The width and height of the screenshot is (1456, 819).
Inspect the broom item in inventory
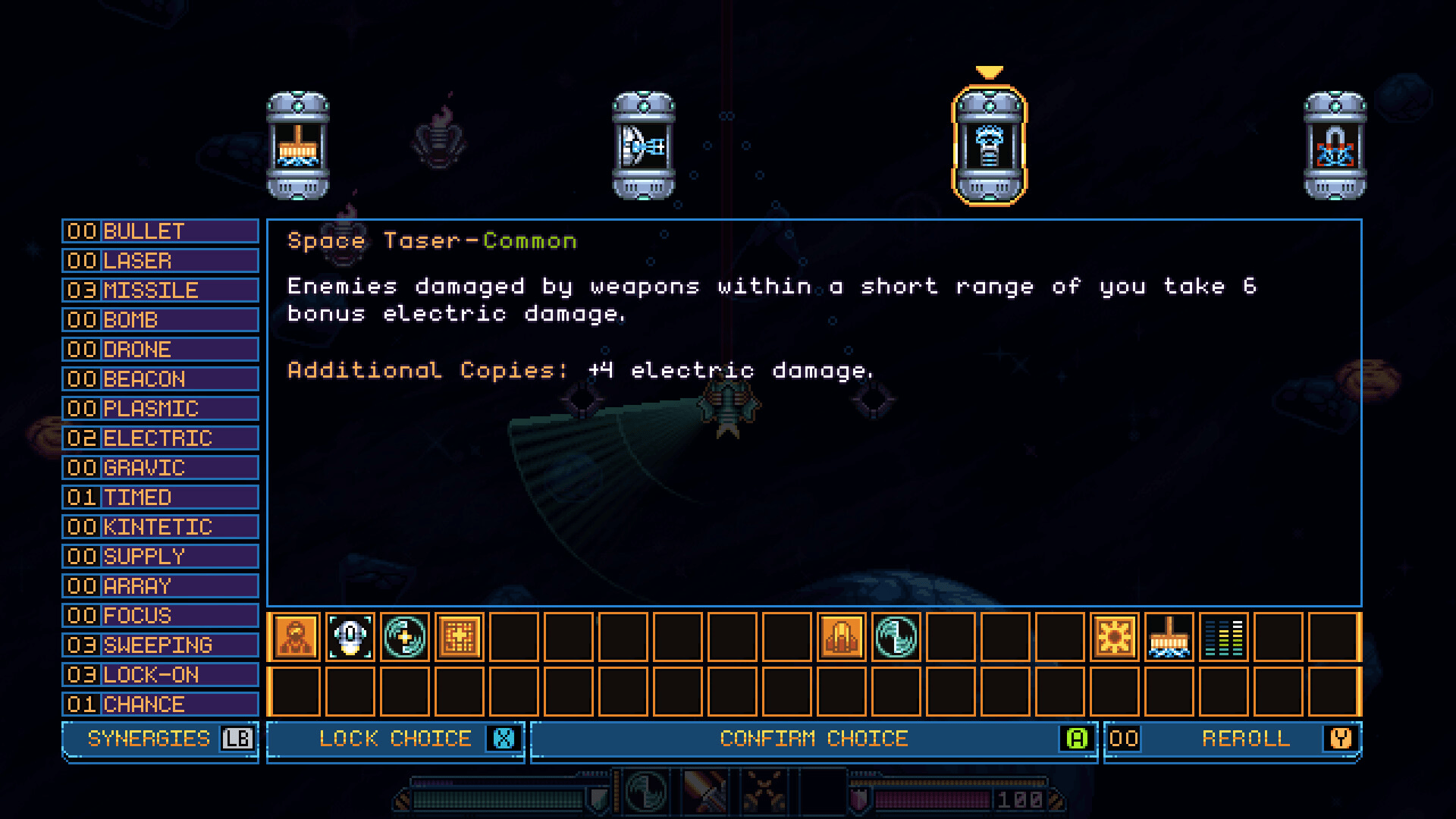click(x=1169, y=637)
